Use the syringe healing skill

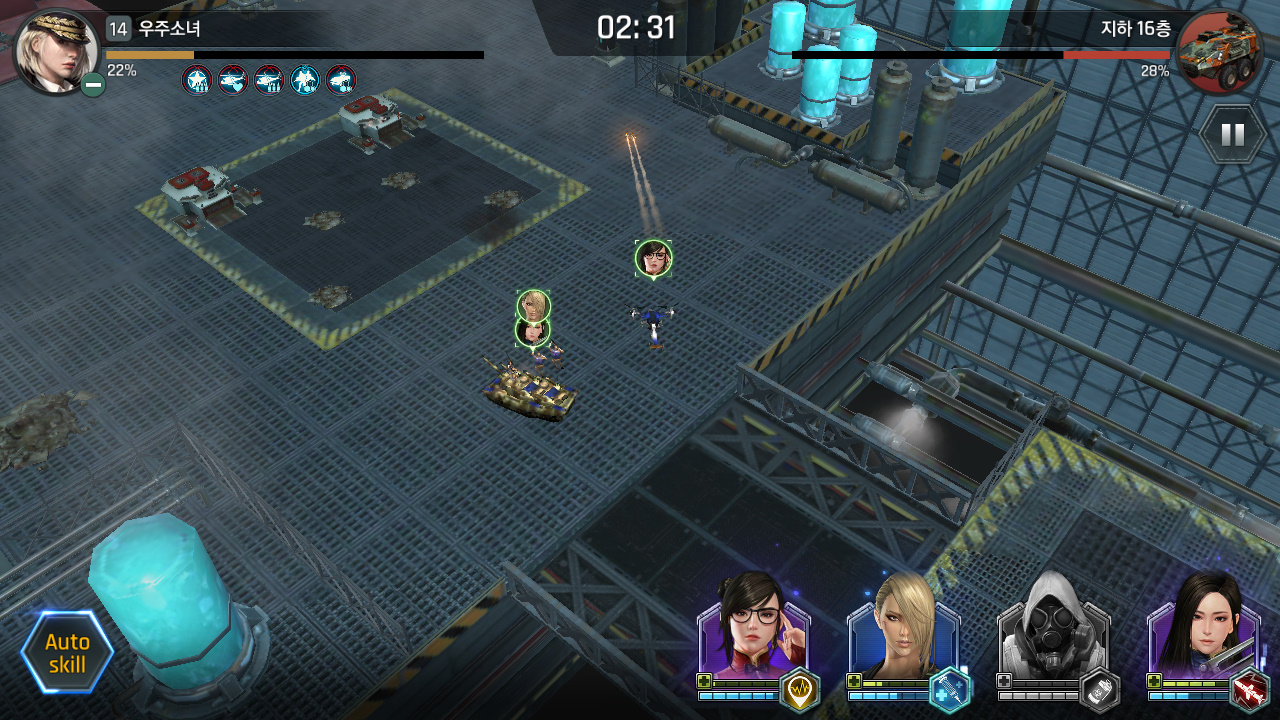pyautogui.click(x=949, y=690)
